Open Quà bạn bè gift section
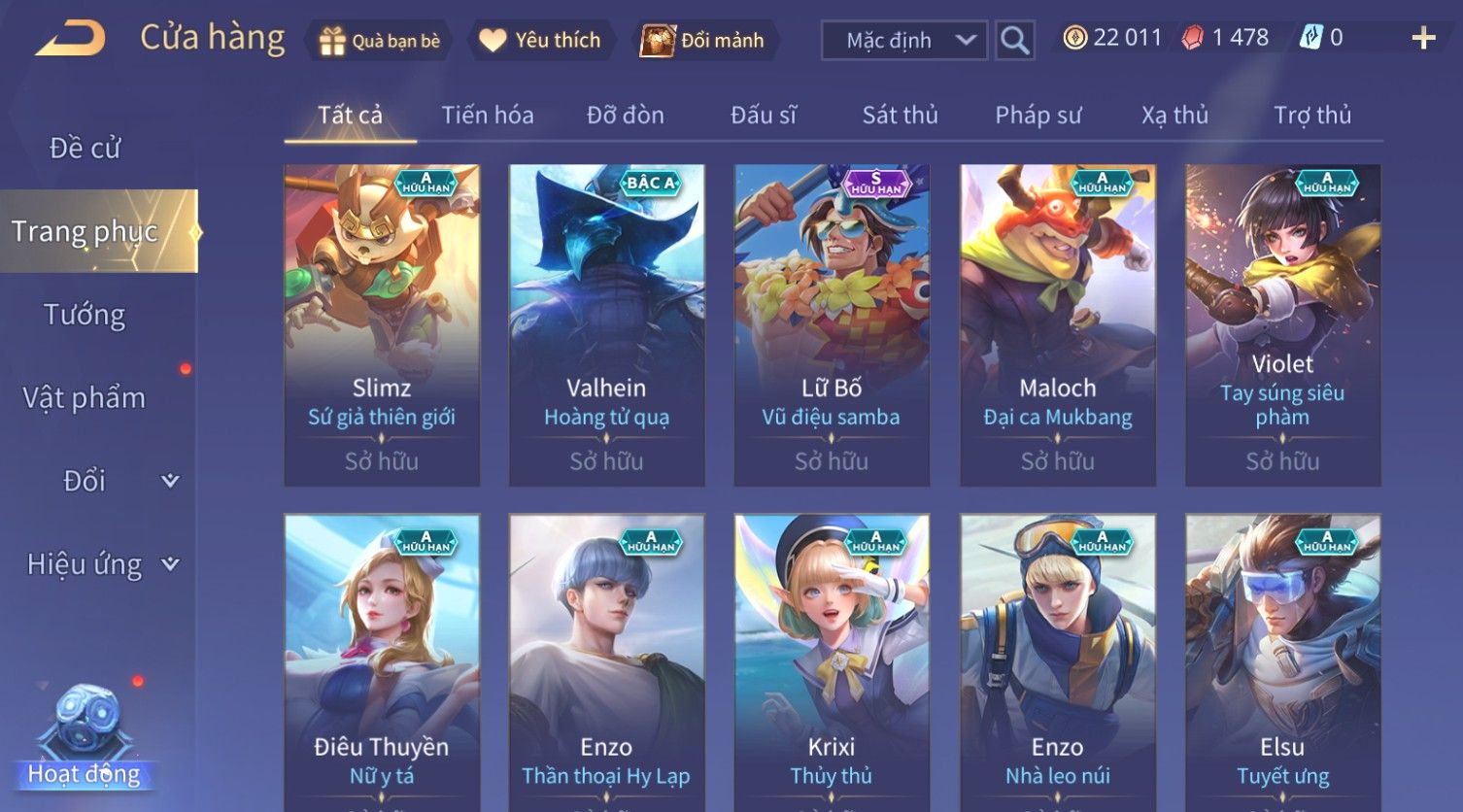This screenshot has height=812, width=1463. point(380,41)
